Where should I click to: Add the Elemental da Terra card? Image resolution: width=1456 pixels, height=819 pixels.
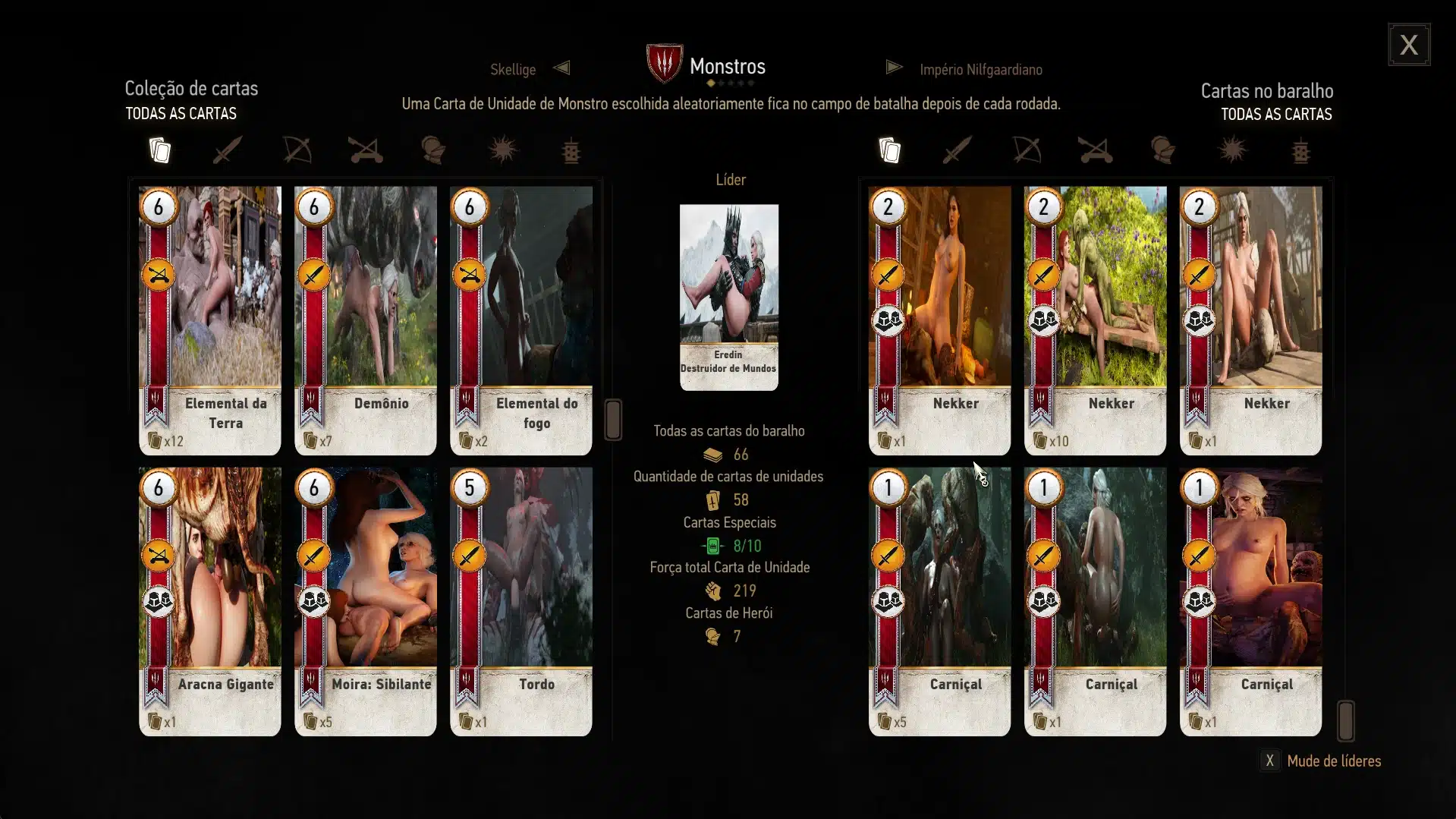click(209, 320)
